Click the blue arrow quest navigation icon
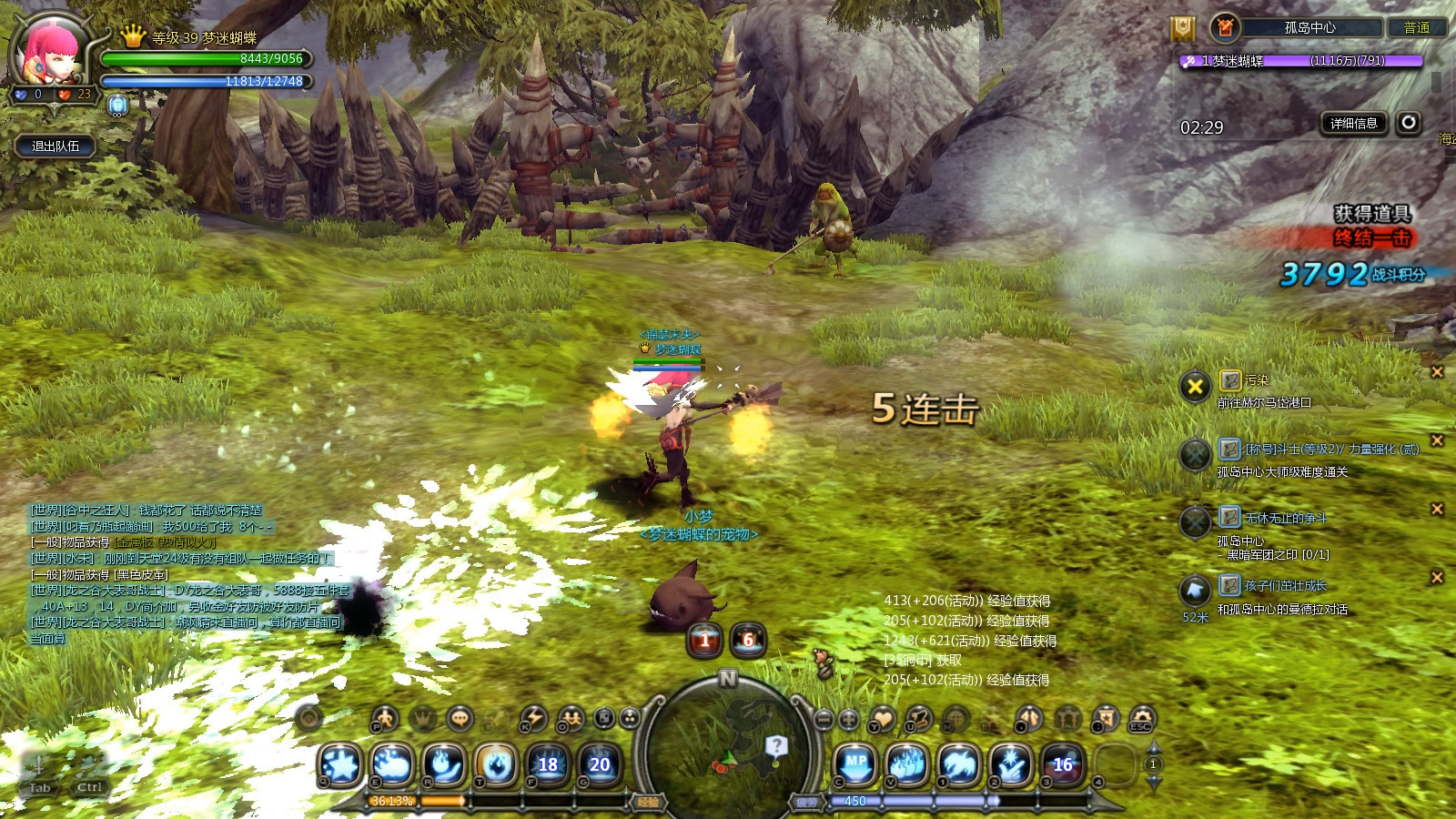 1195,591
